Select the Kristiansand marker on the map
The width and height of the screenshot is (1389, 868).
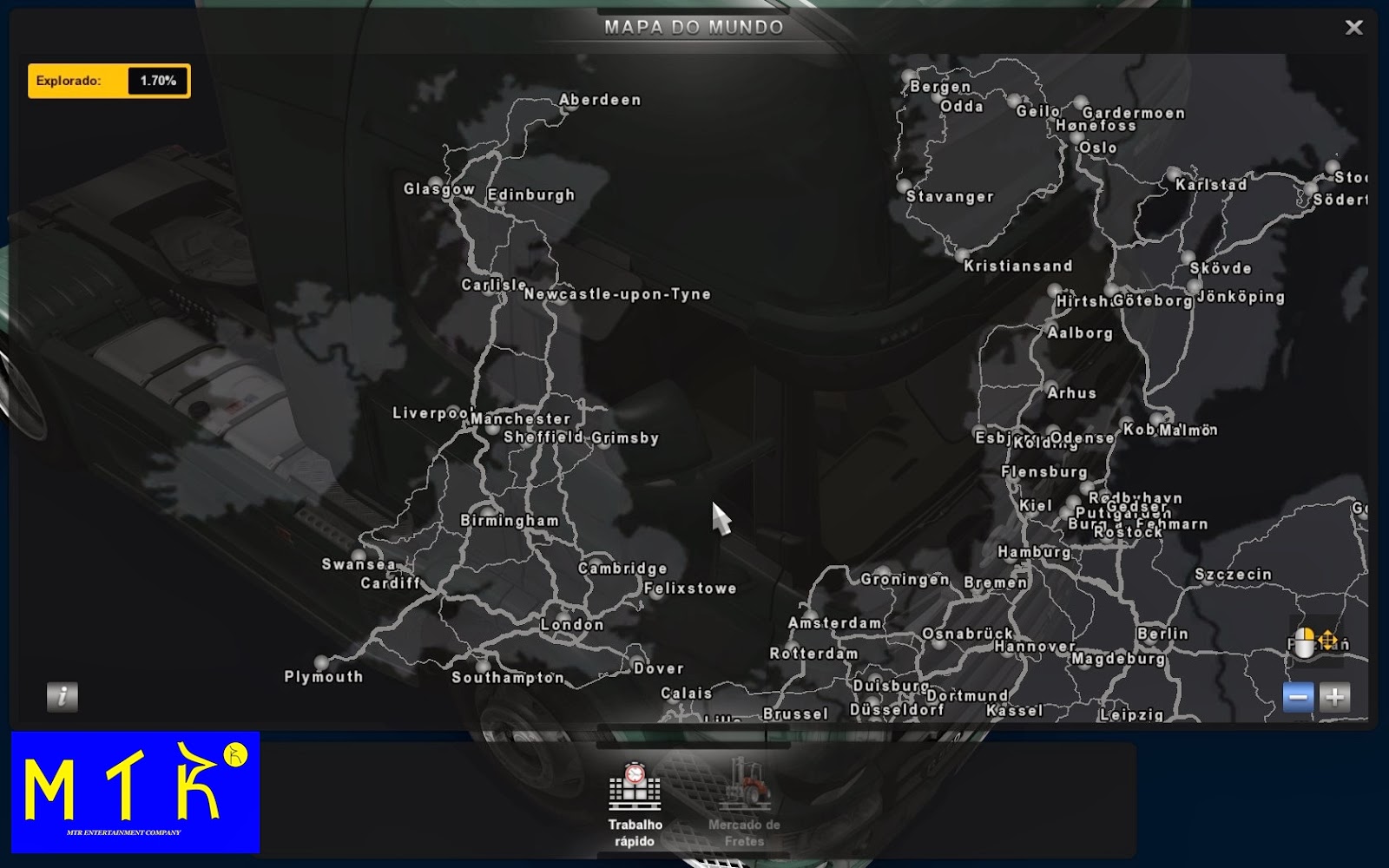[961, 254]
